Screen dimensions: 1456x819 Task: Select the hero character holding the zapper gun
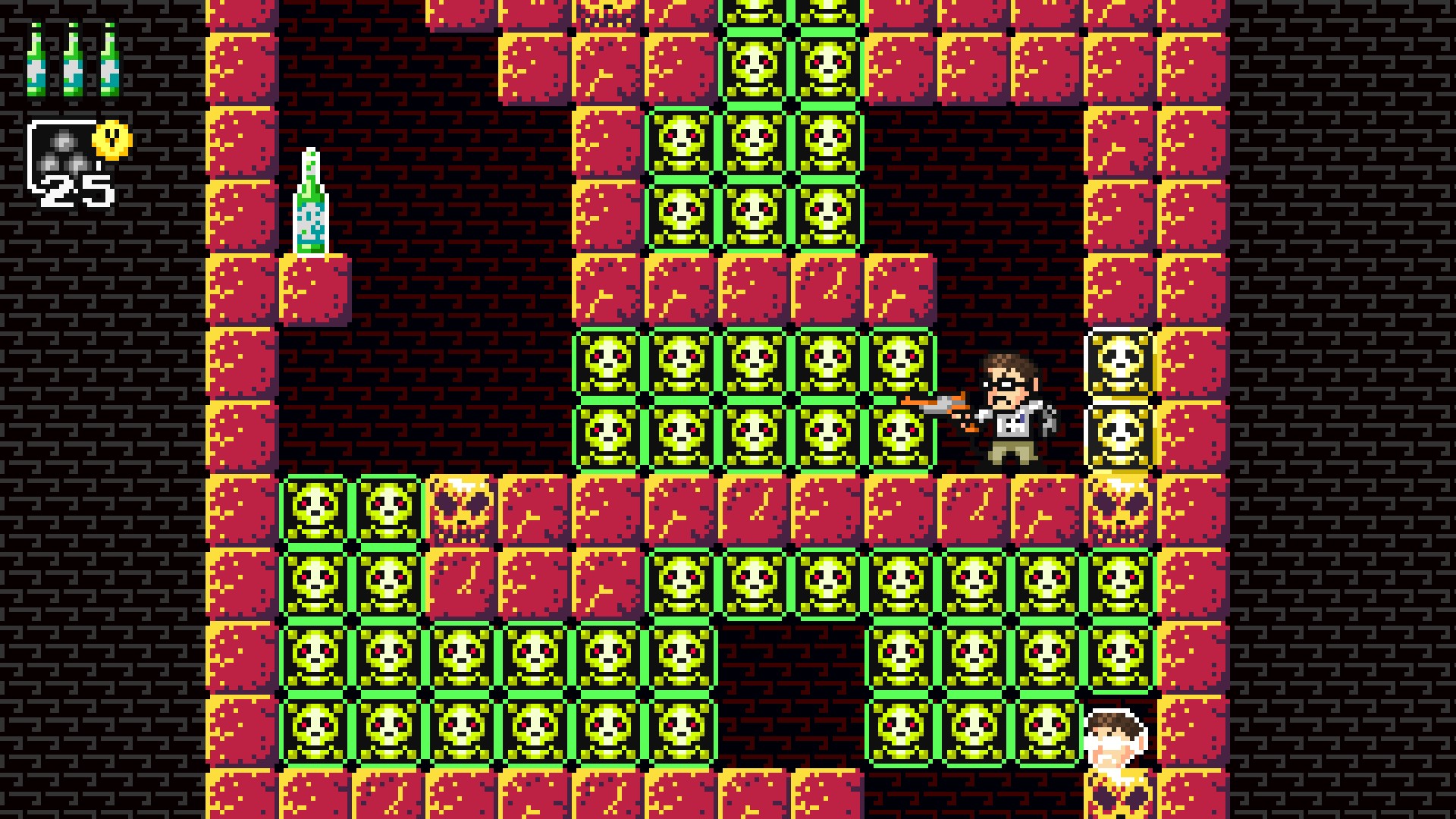(1009, 402)
